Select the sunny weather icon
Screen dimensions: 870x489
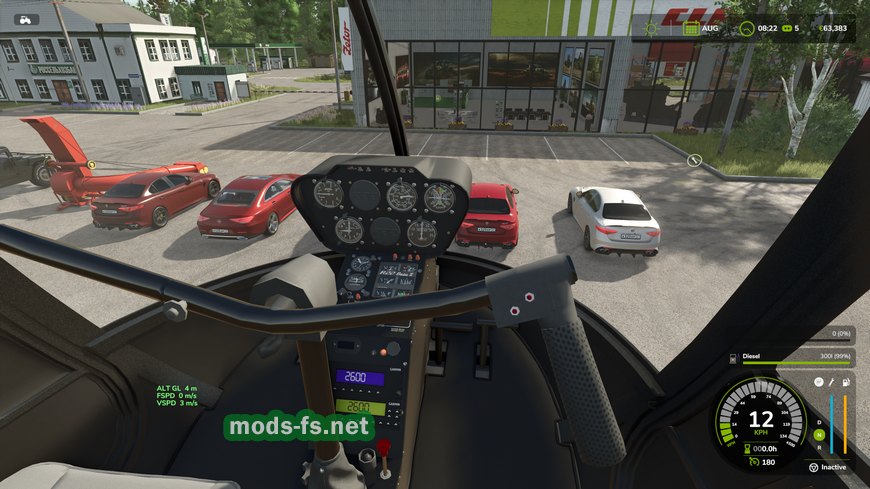651,29
